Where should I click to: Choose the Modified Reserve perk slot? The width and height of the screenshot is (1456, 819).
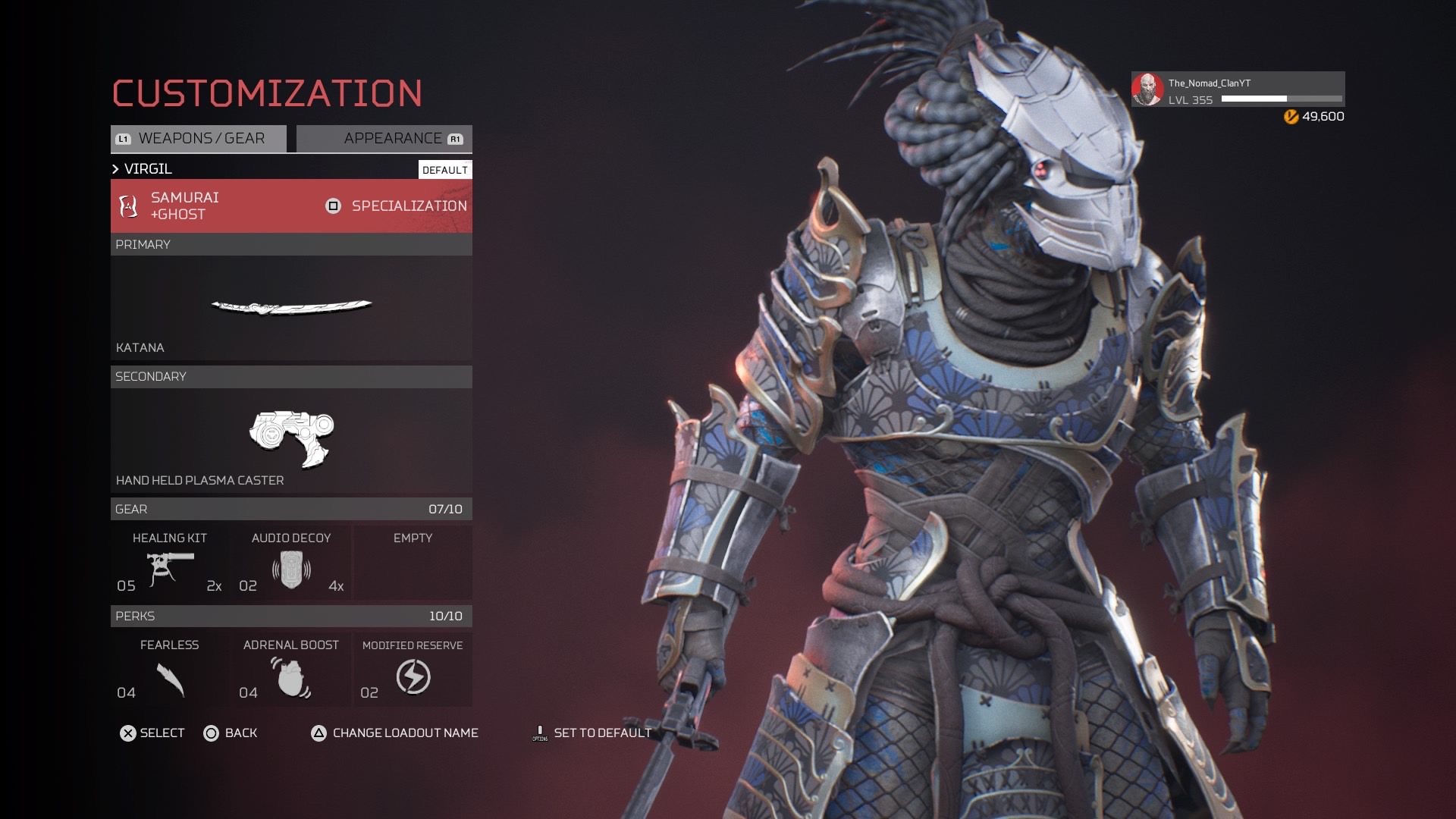pyautogui.click(x=413, y=670)
